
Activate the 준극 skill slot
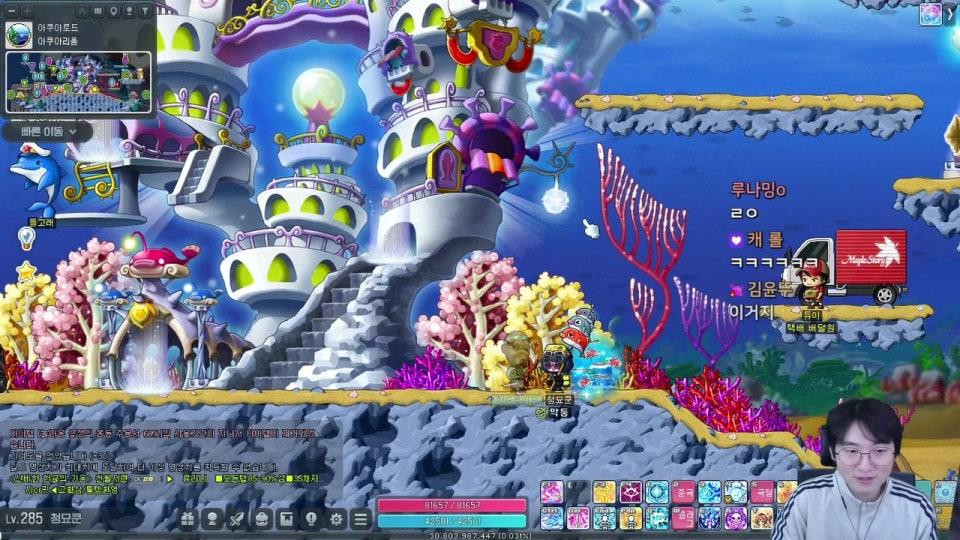point(683,492)
